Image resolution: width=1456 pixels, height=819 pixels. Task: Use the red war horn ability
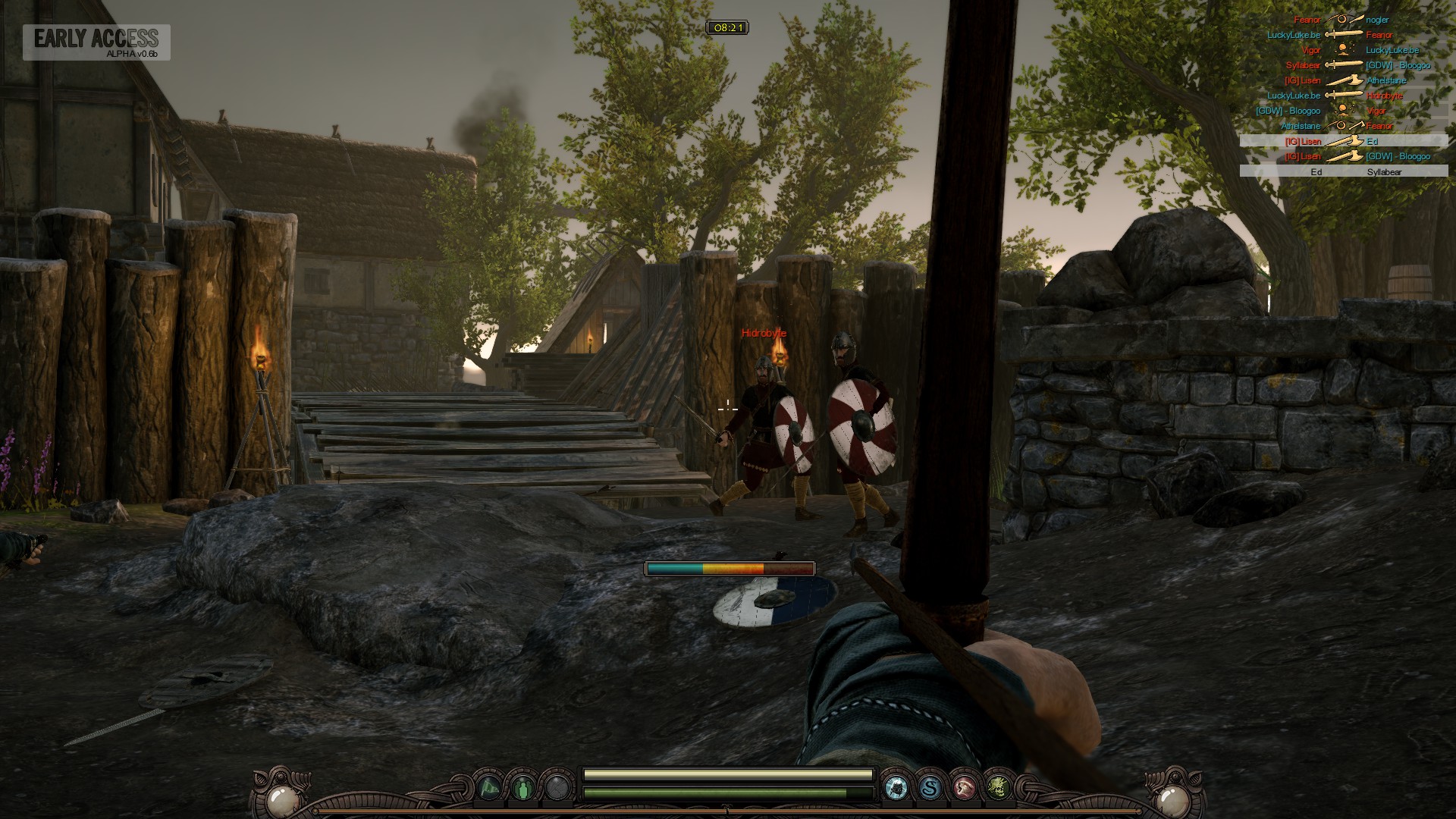965,789
